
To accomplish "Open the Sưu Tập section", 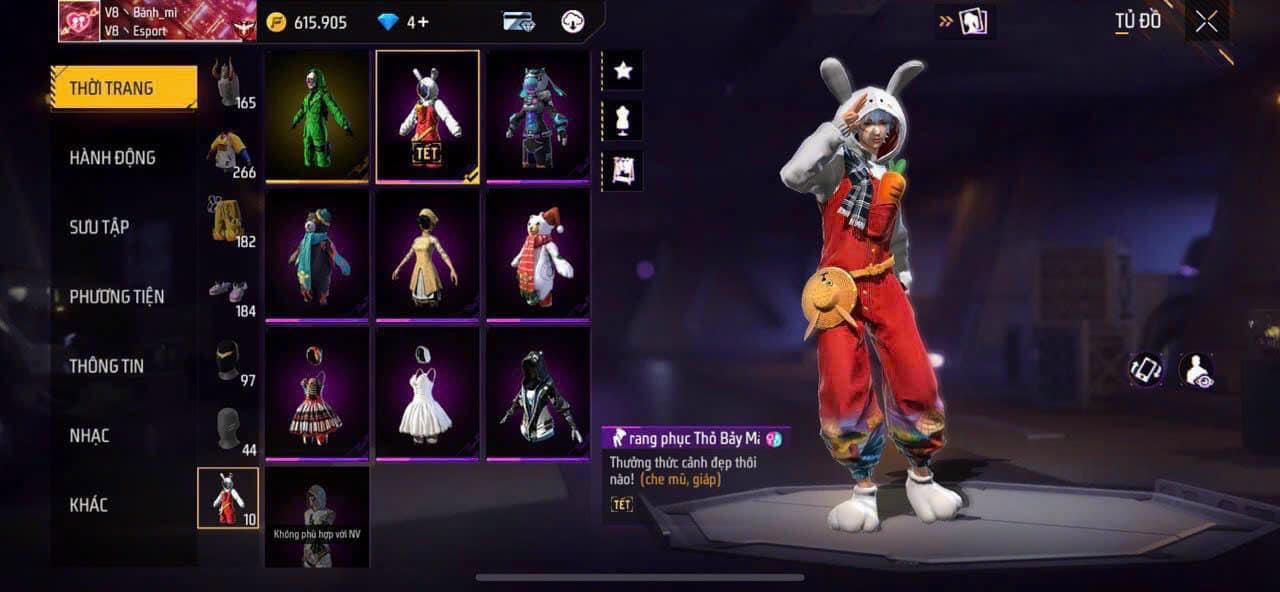I will pos(99,227).
